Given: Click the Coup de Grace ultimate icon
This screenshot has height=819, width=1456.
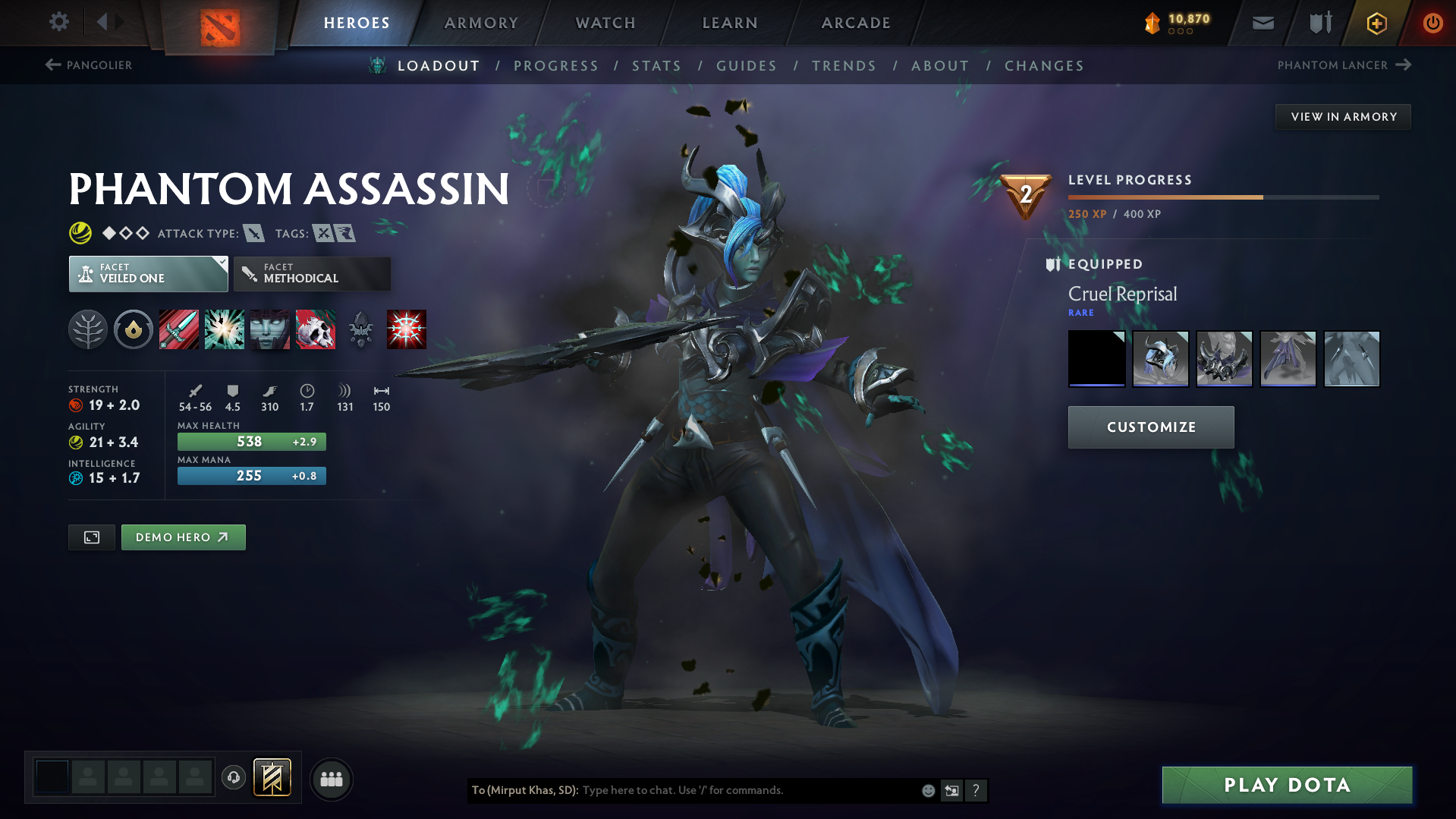Looking at the screenshot, I should pos(406,329).
